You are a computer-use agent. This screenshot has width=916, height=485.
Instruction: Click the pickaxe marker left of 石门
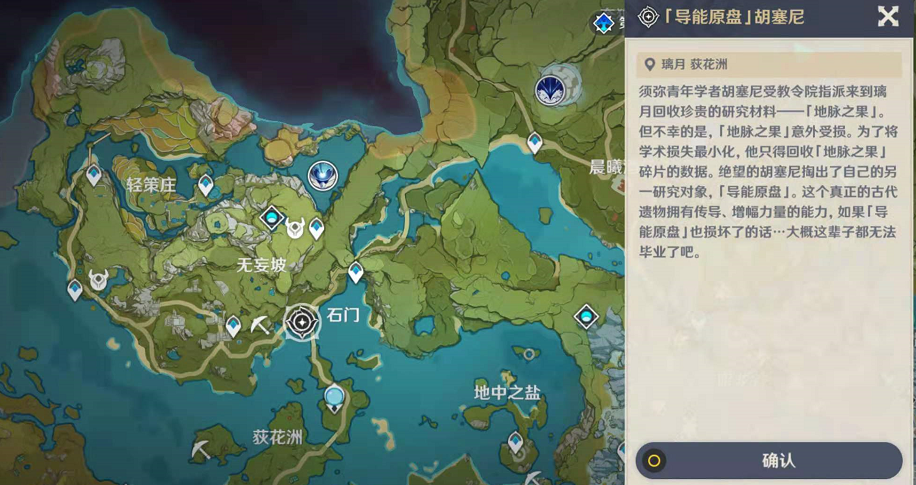click(261, 325)
